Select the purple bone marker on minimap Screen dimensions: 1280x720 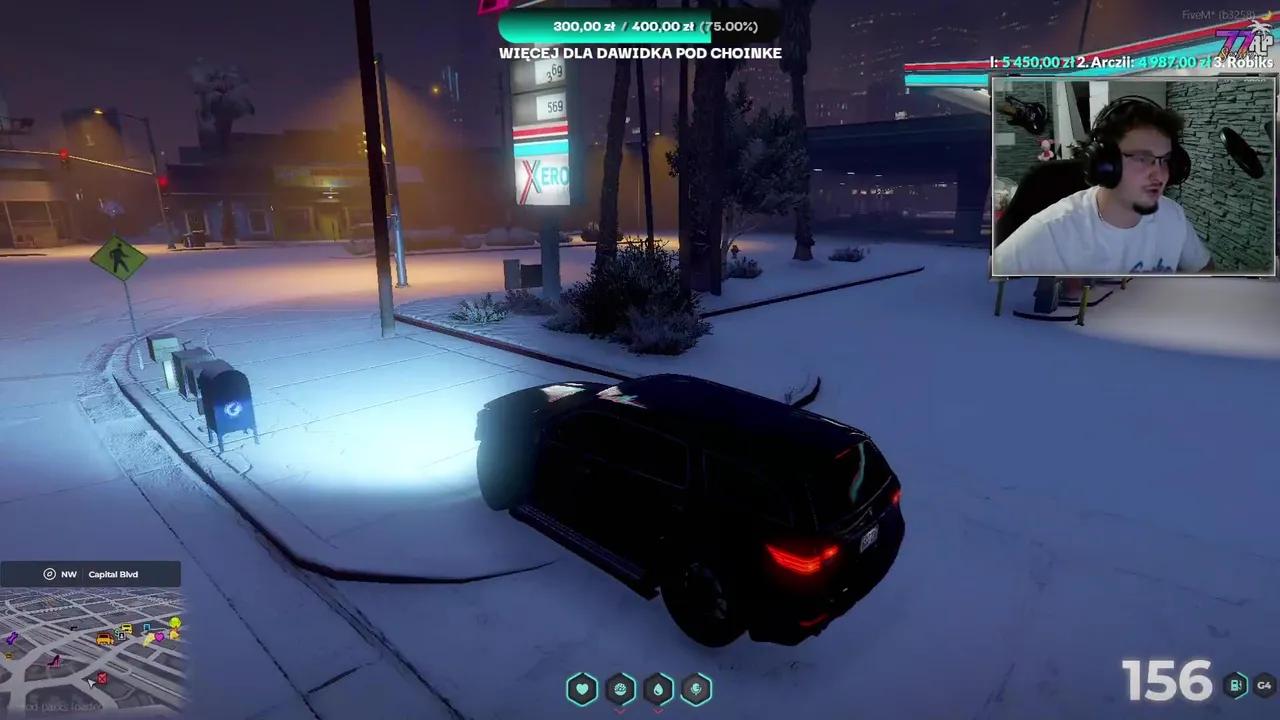point(12,638)
